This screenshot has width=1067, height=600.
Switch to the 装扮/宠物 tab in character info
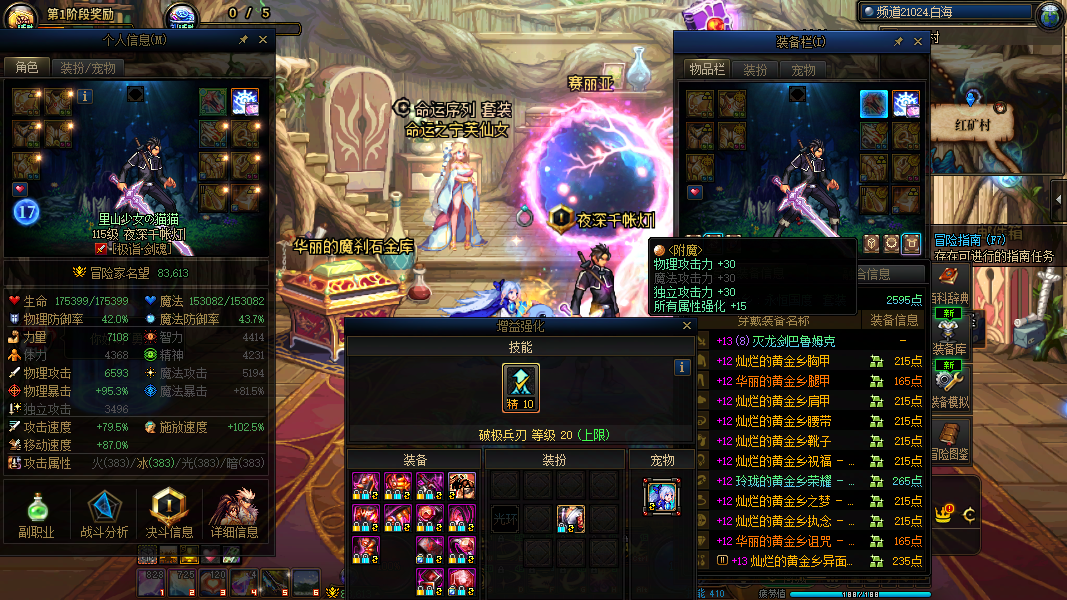click(x=87, y=68)
